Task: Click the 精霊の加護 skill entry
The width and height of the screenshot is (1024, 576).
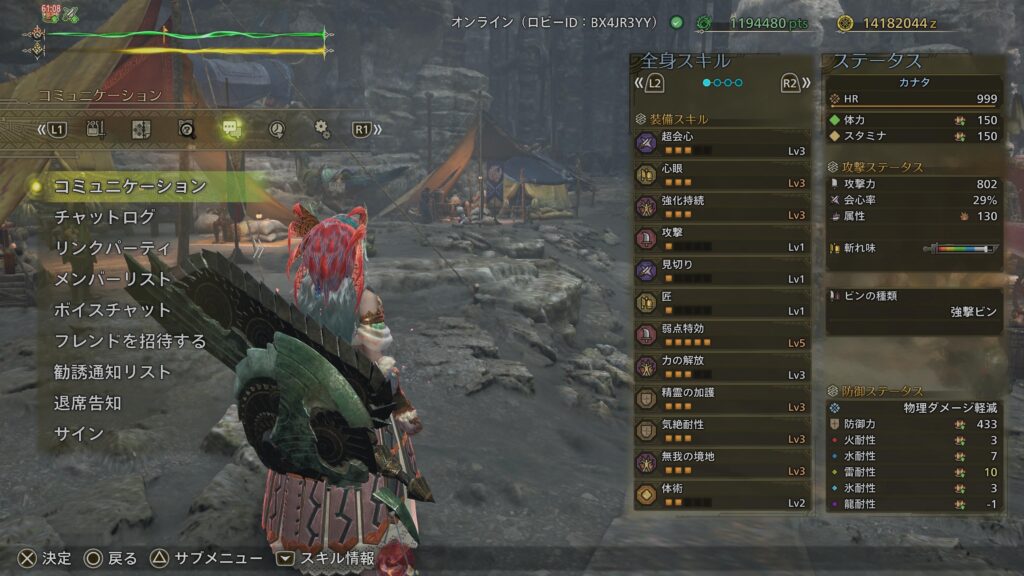Action: tap(722, 400)
